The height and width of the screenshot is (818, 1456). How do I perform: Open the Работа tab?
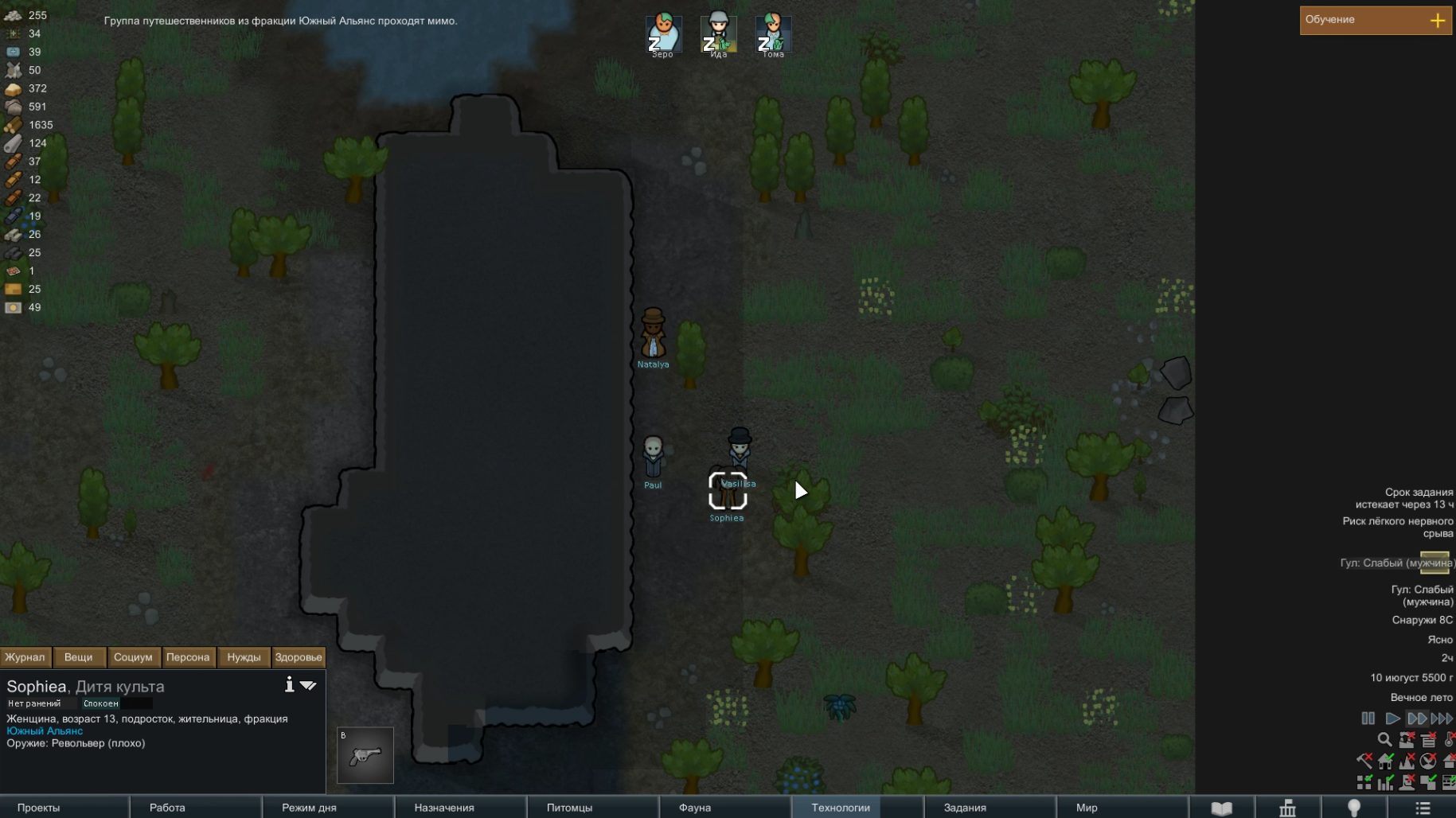[167, 808]
